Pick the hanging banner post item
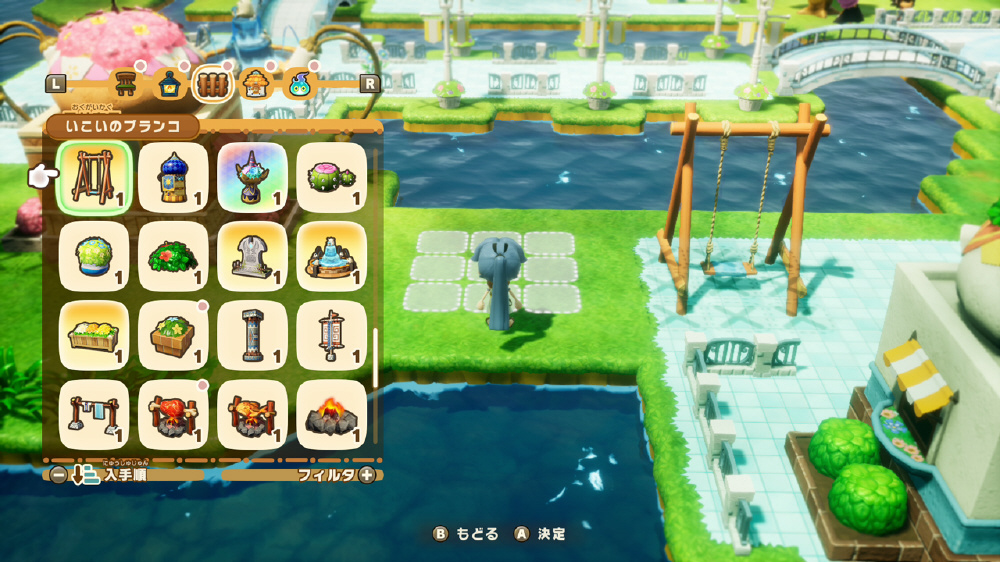The height and width of the screenshot is (562, 1000). pyautogui.click(x=332, y=336)
